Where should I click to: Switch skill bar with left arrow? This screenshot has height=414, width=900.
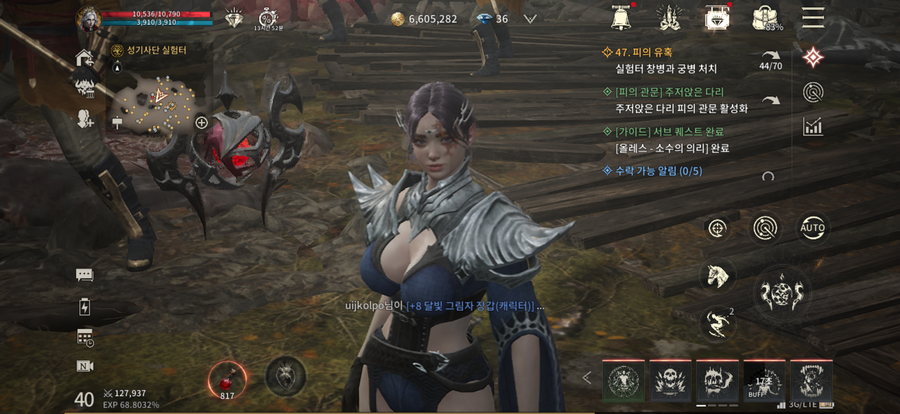pyautogui.click(x=587, y=378)
